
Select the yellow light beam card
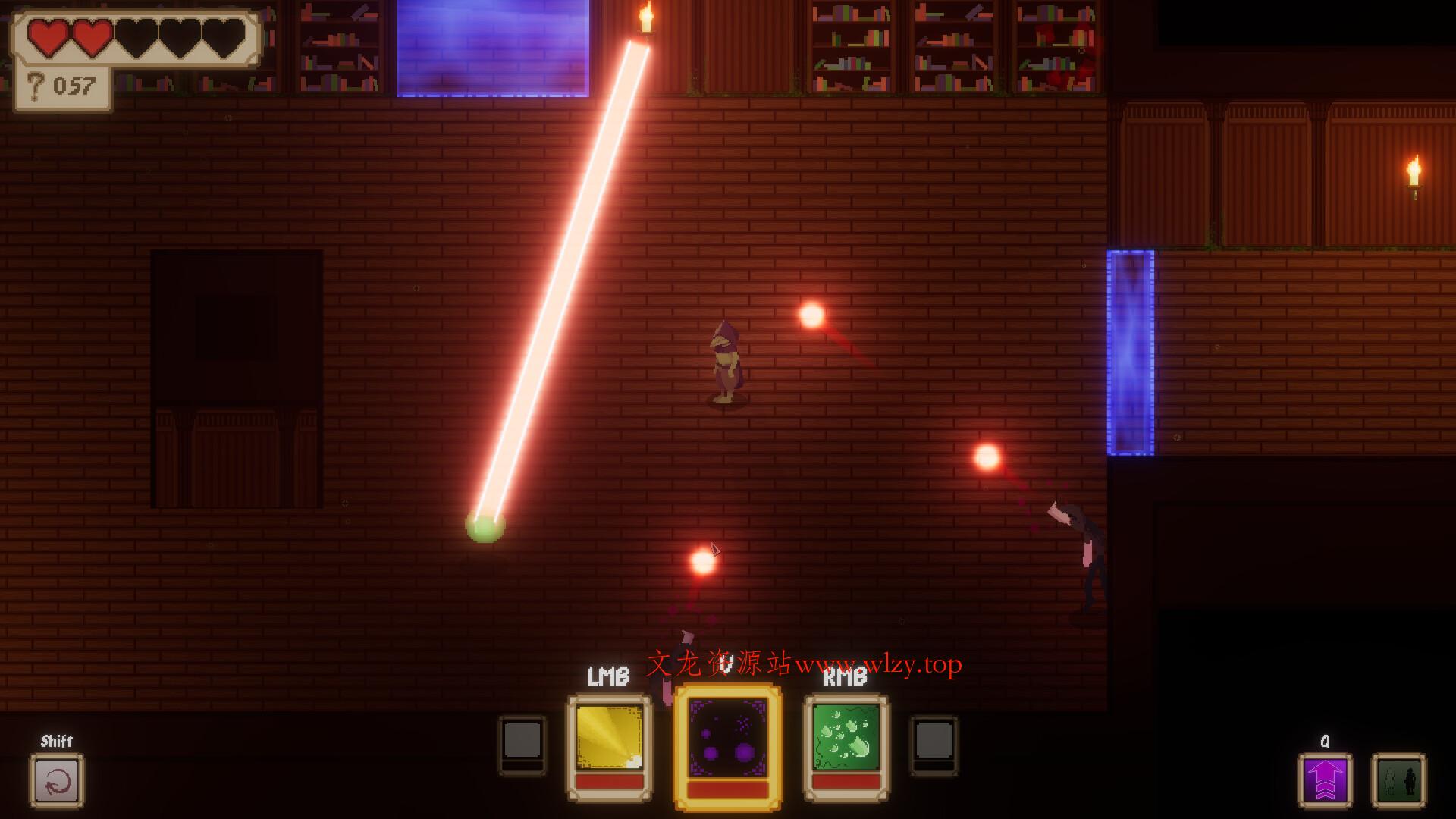point(609,739)
